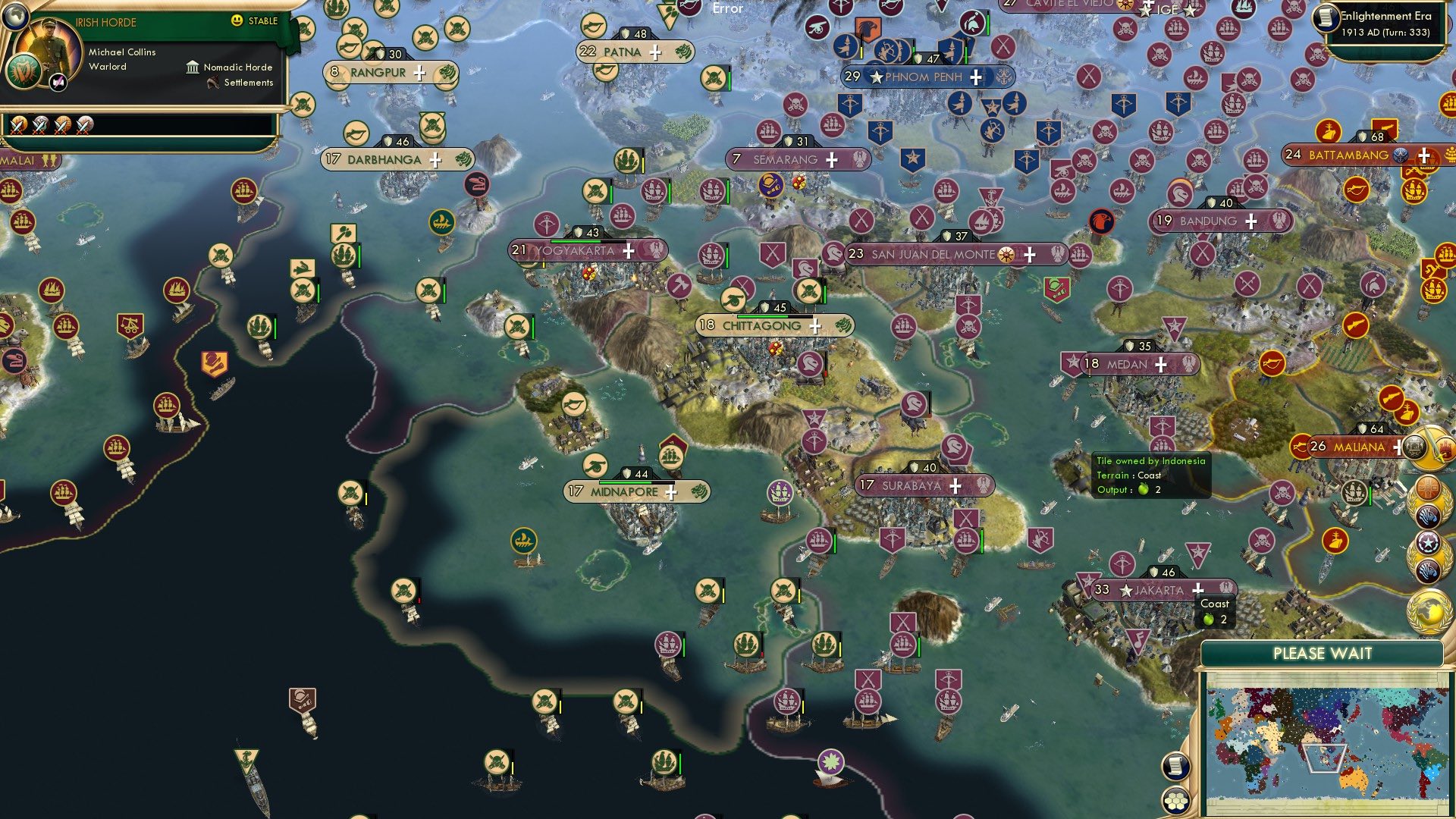Open Patna by clicking its city name
1456x819 pixels.
[622, 52]
